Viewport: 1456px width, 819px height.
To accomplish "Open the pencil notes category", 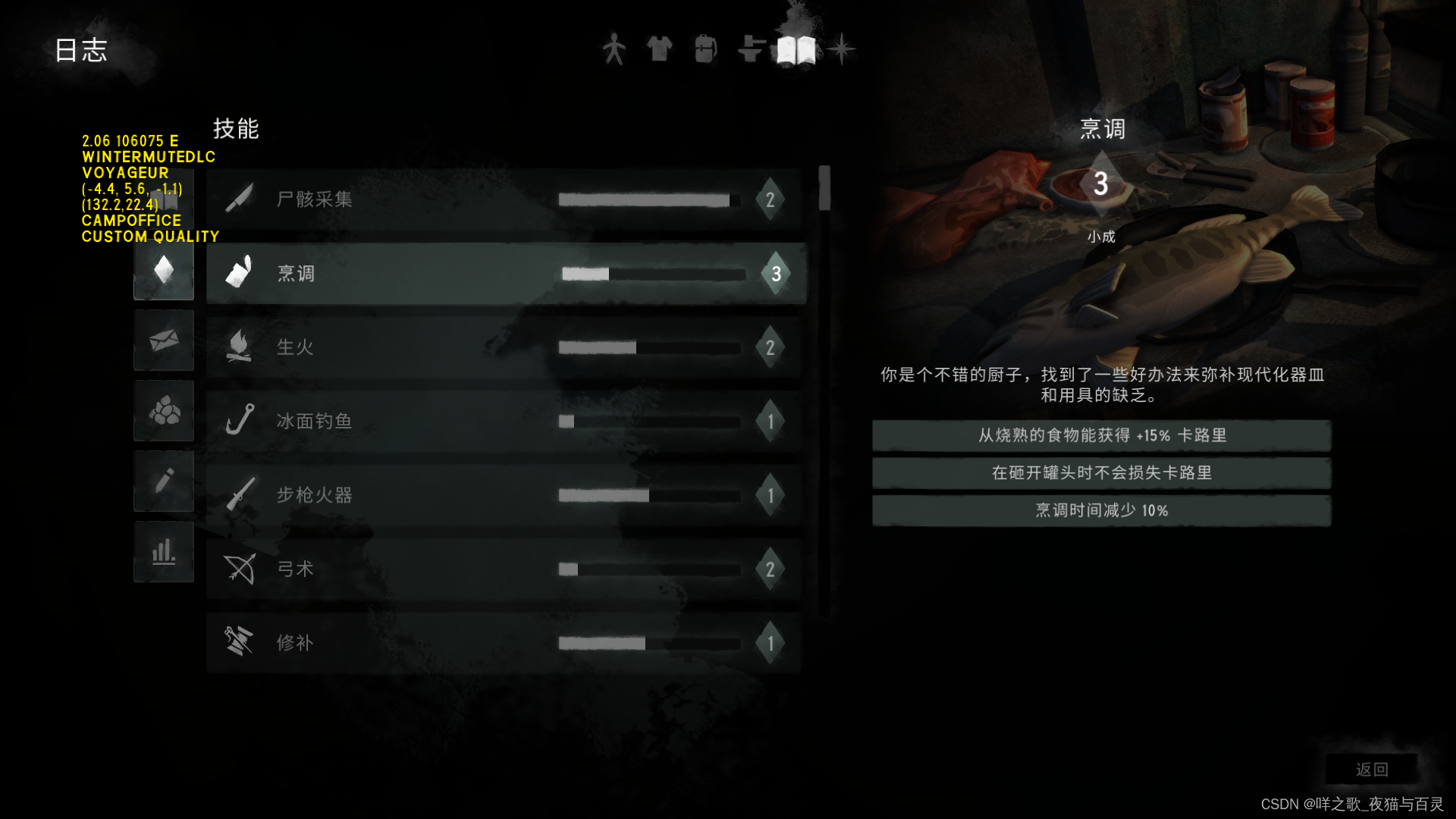I will click(x=164, y=482).
